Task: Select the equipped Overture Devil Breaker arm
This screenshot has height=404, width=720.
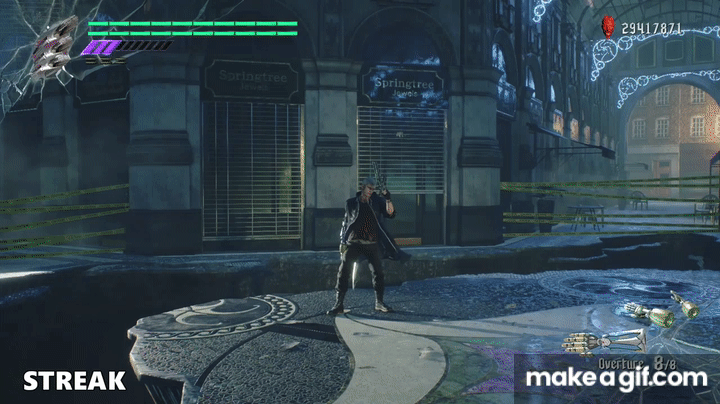Action: pyautogui.click(x=591, y=342)
